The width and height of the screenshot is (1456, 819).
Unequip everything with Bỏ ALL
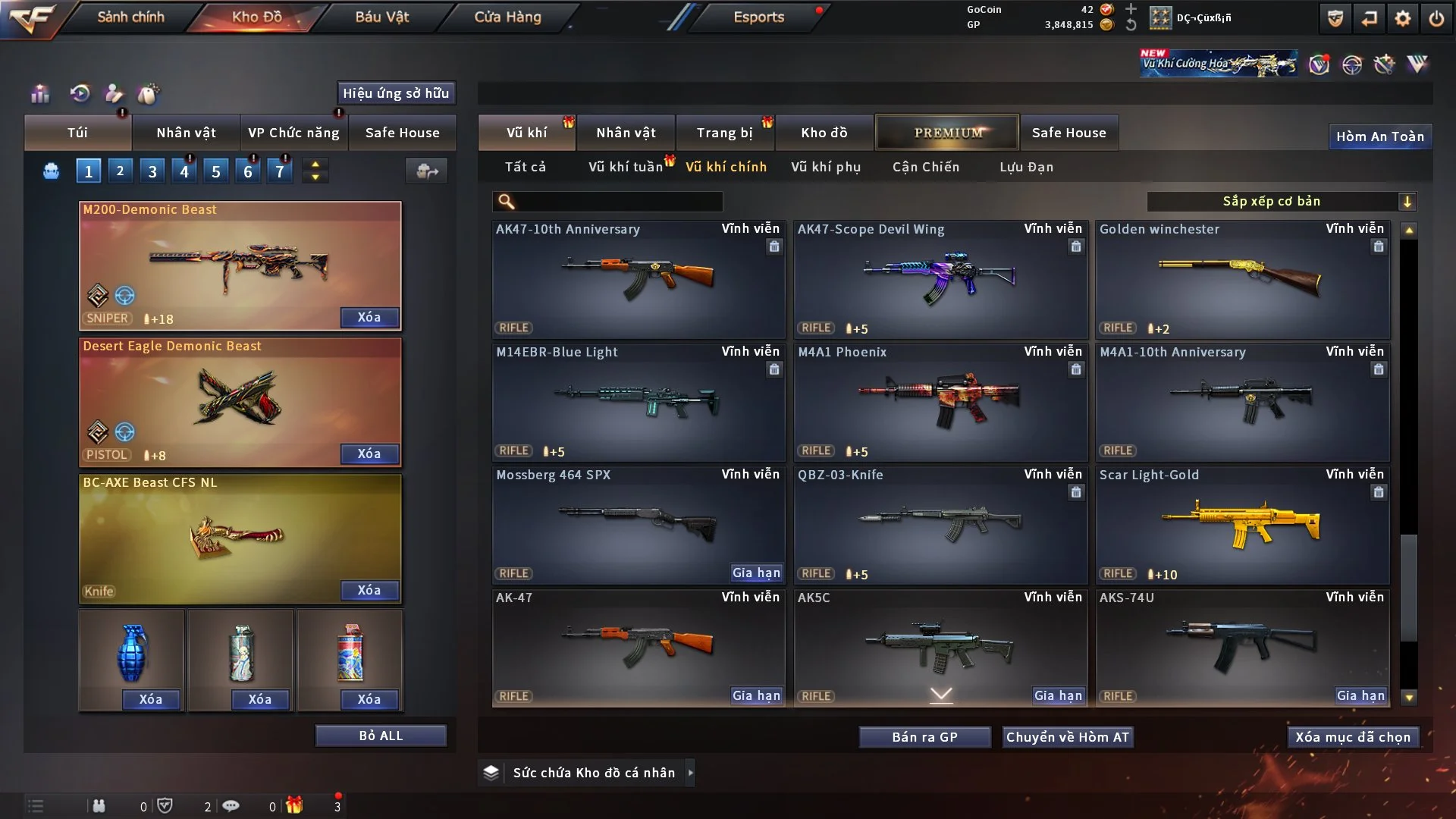pyautogui.click(x=381, y=736)
